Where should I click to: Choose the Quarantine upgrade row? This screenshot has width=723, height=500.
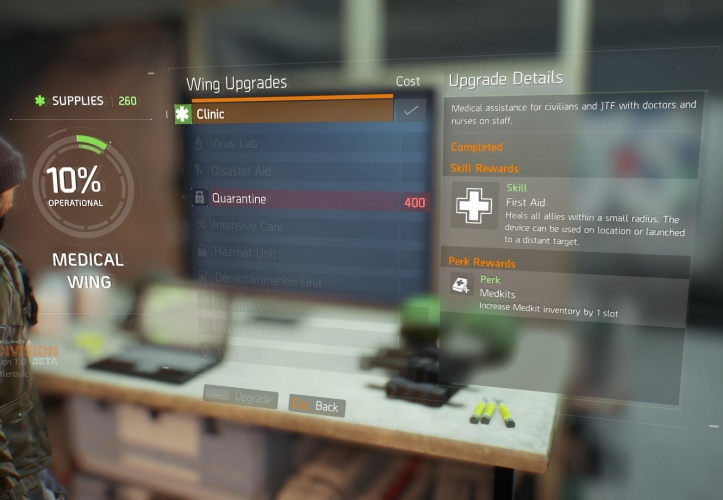tap(300, 199)
